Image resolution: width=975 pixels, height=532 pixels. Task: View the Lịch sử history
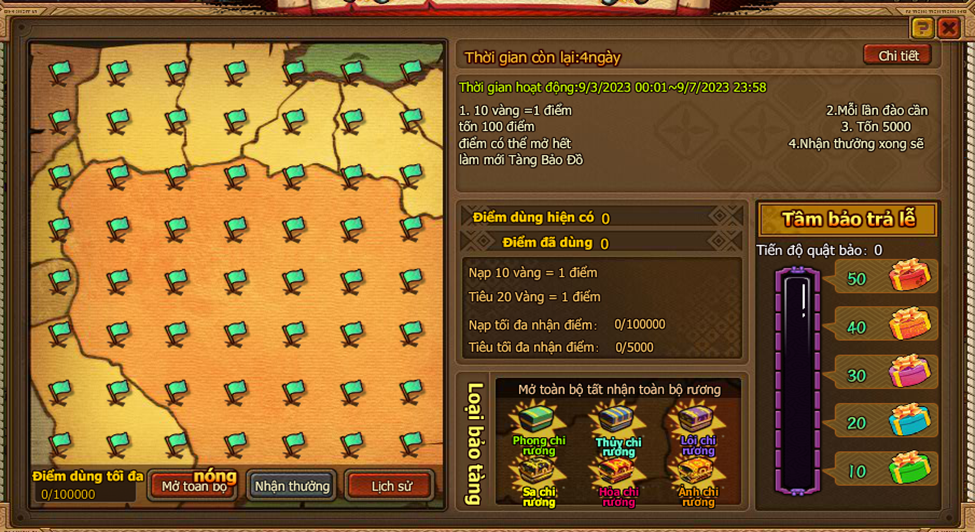(391, 486)
